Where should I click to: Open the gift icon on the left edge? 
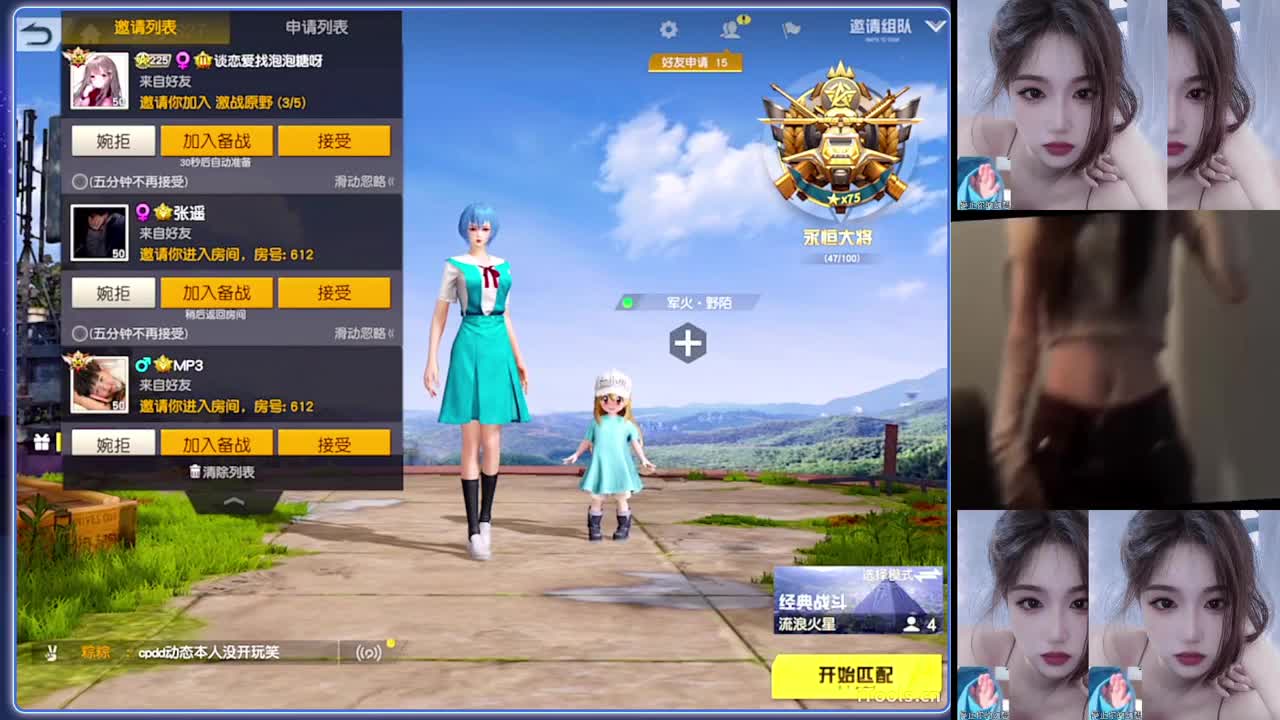click(x=40, y=442)
